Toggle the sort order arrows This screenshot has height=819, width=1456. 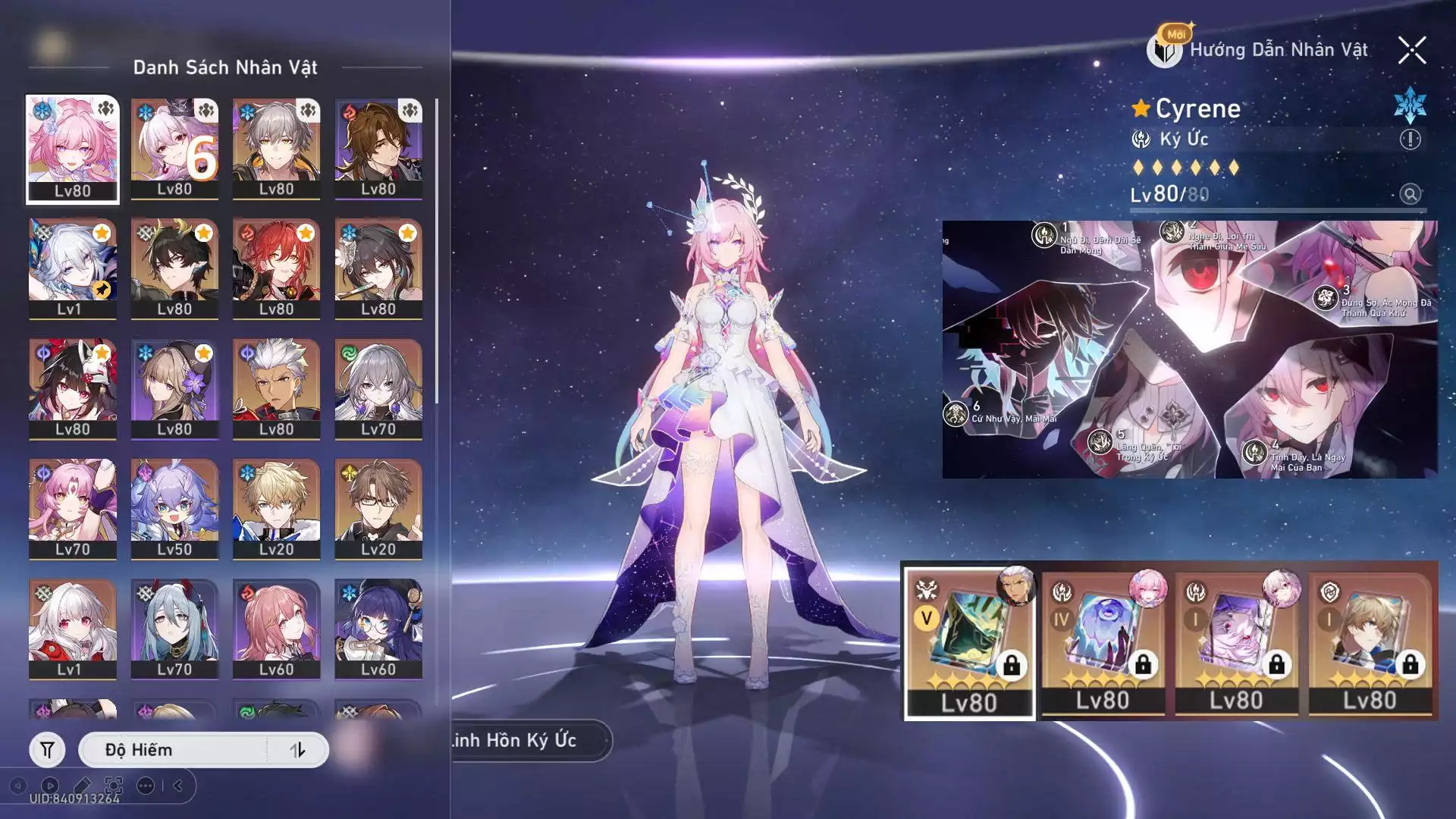pyautogui.click(x=297, y=750)
